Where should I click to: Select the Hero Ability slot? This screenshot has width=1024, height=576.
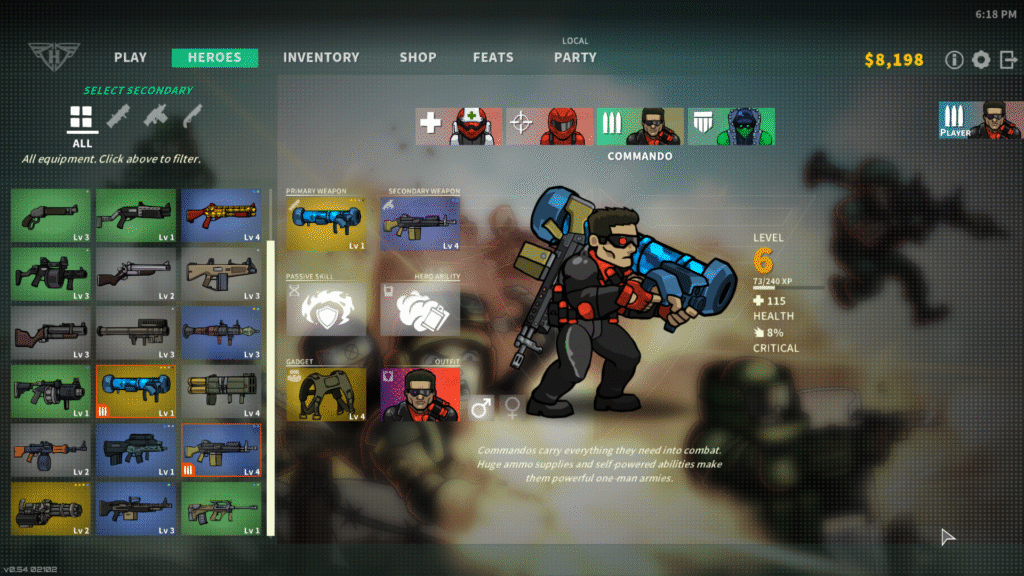pyautogui.click(x=420, y=309)
